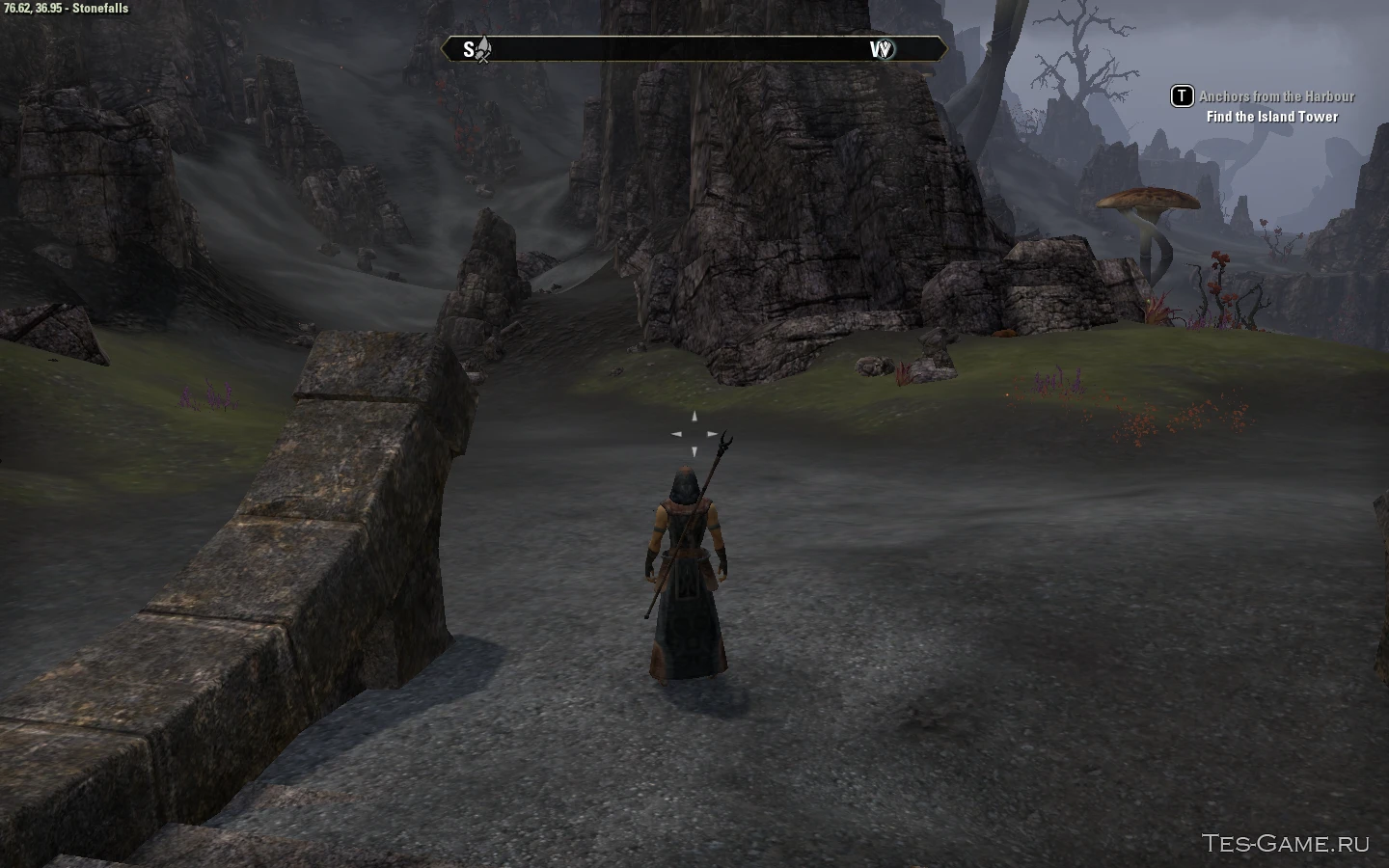Screen dimensions: 1389x868
Task: Click the lower arrow of the targeting reticle
Action: point(694,449)
